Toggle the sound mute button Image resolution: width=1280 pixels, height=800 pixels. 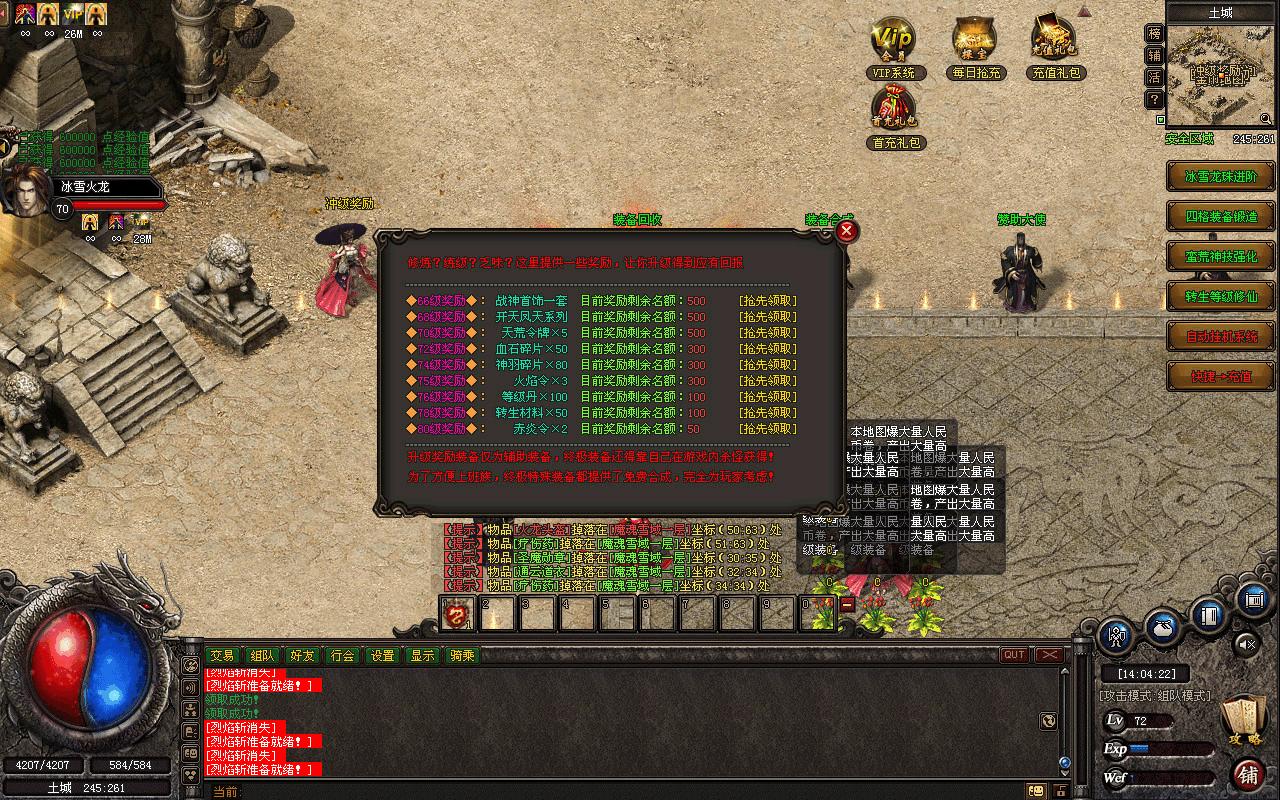tap(1246, 642)
